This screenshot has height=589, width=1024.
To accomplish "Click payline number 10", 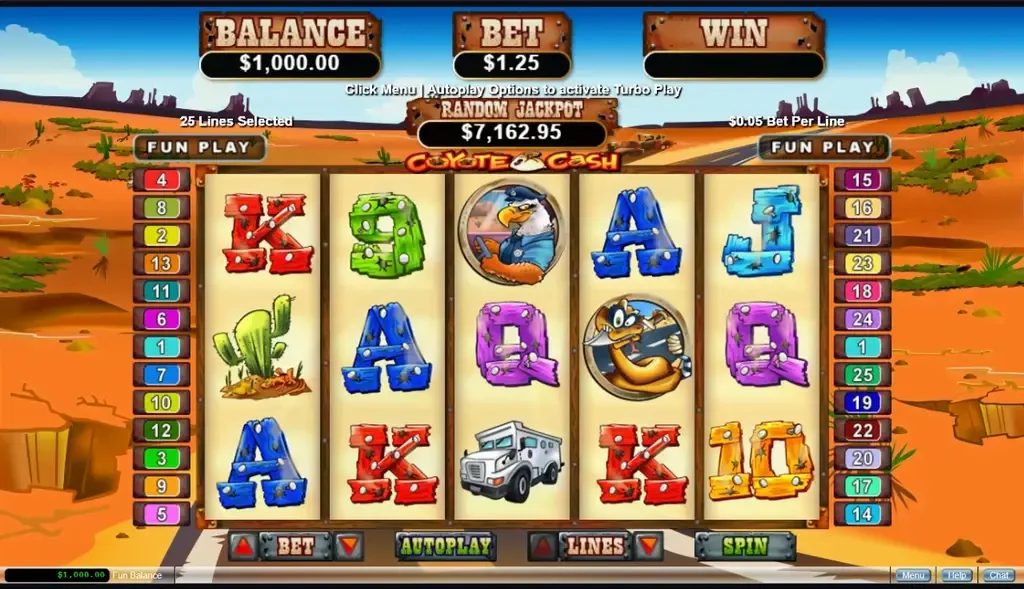I will point(161,403).
